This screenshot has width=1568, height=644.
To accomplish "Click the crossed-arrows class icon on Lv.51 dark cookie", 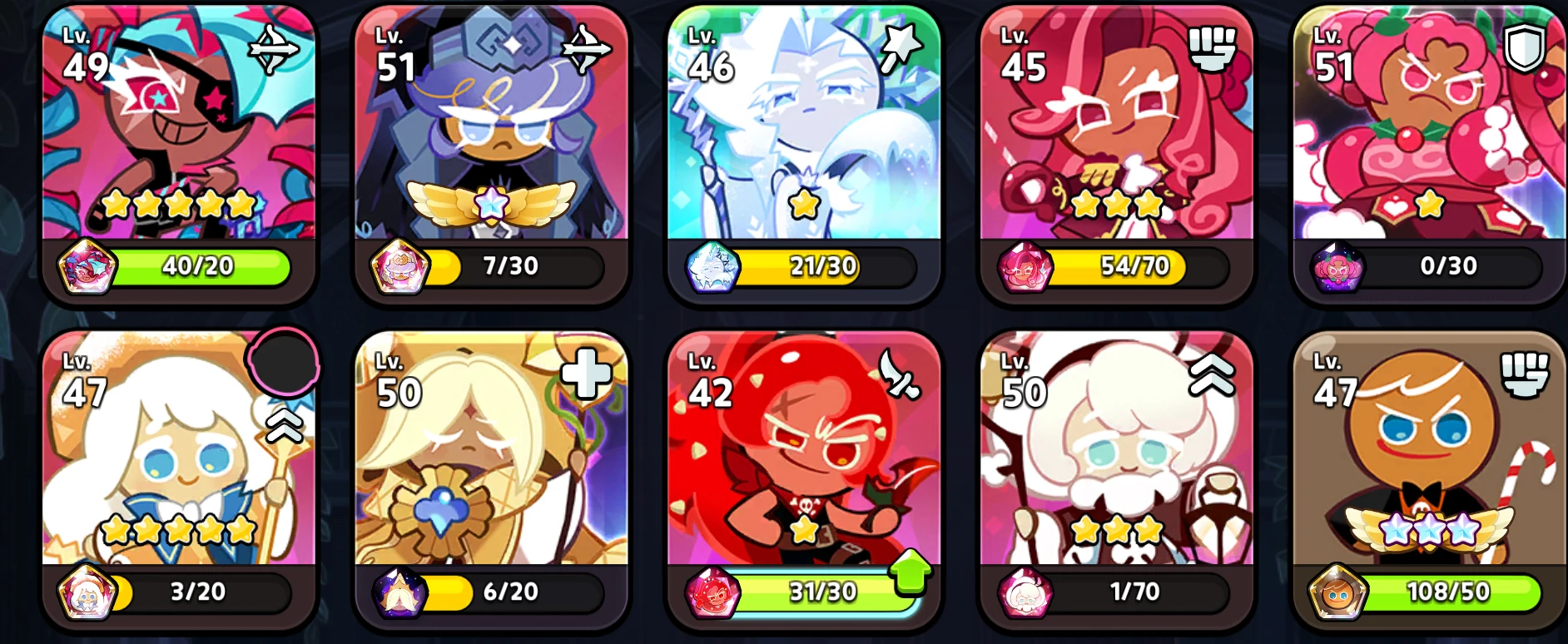I will [x=584, y=48].
